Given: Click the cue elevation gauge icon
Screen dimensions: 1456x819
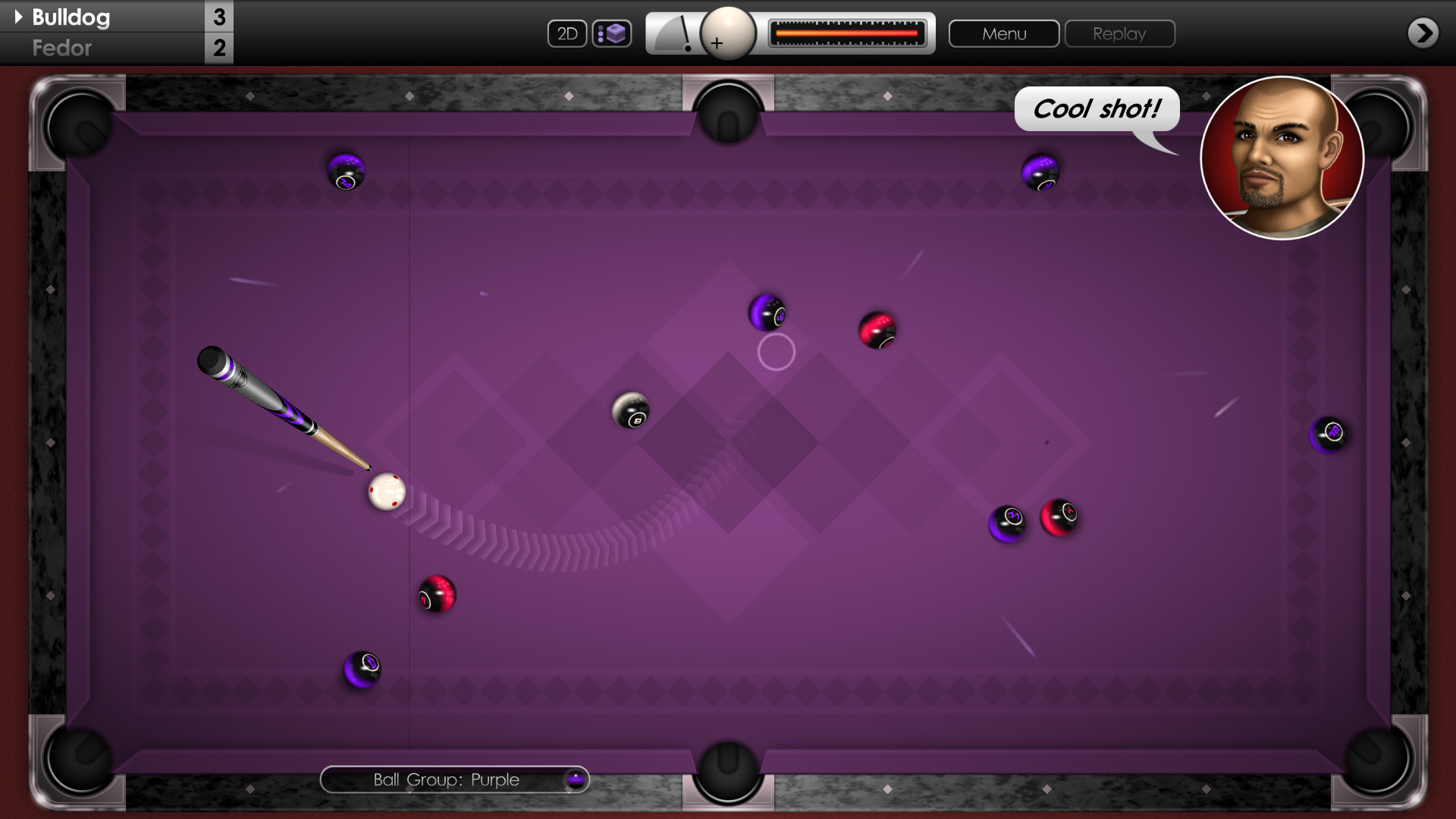Looking at the screenshot, I should point(675,33).
